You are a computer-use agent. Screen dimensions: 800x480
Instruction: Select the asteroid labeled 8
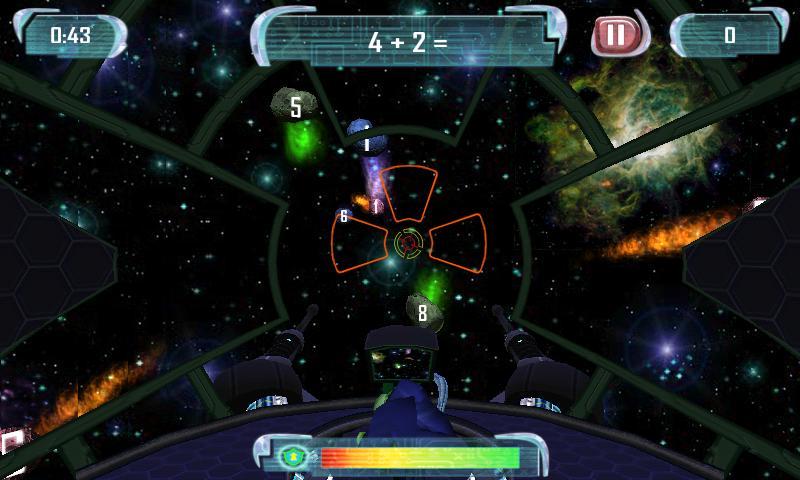pos(423,312)
